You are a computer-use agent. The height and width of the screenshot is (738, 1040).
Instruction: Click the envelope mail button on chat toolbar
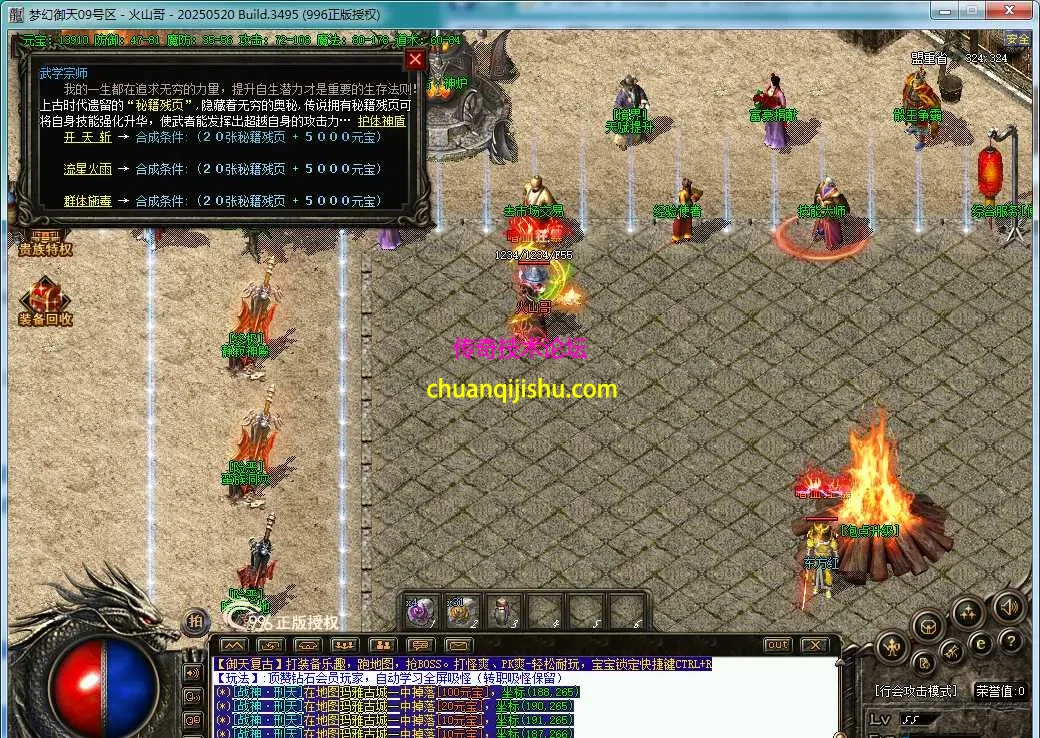[458, 645]
